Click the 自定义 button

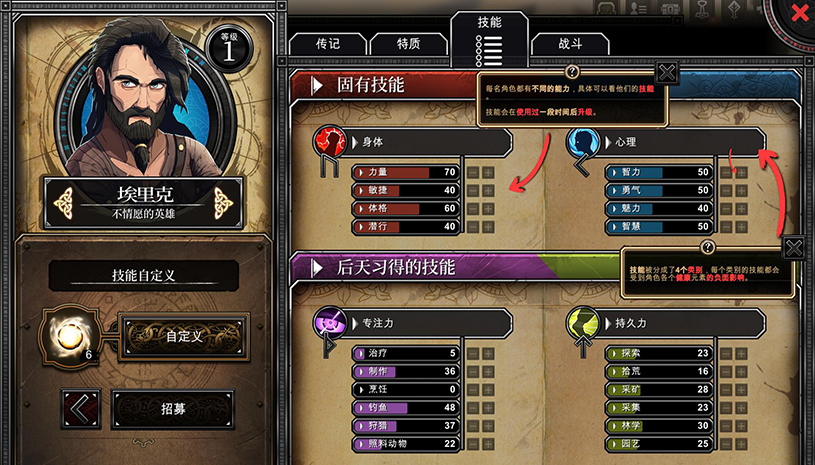pyautogui.click(x=184, y=336)
